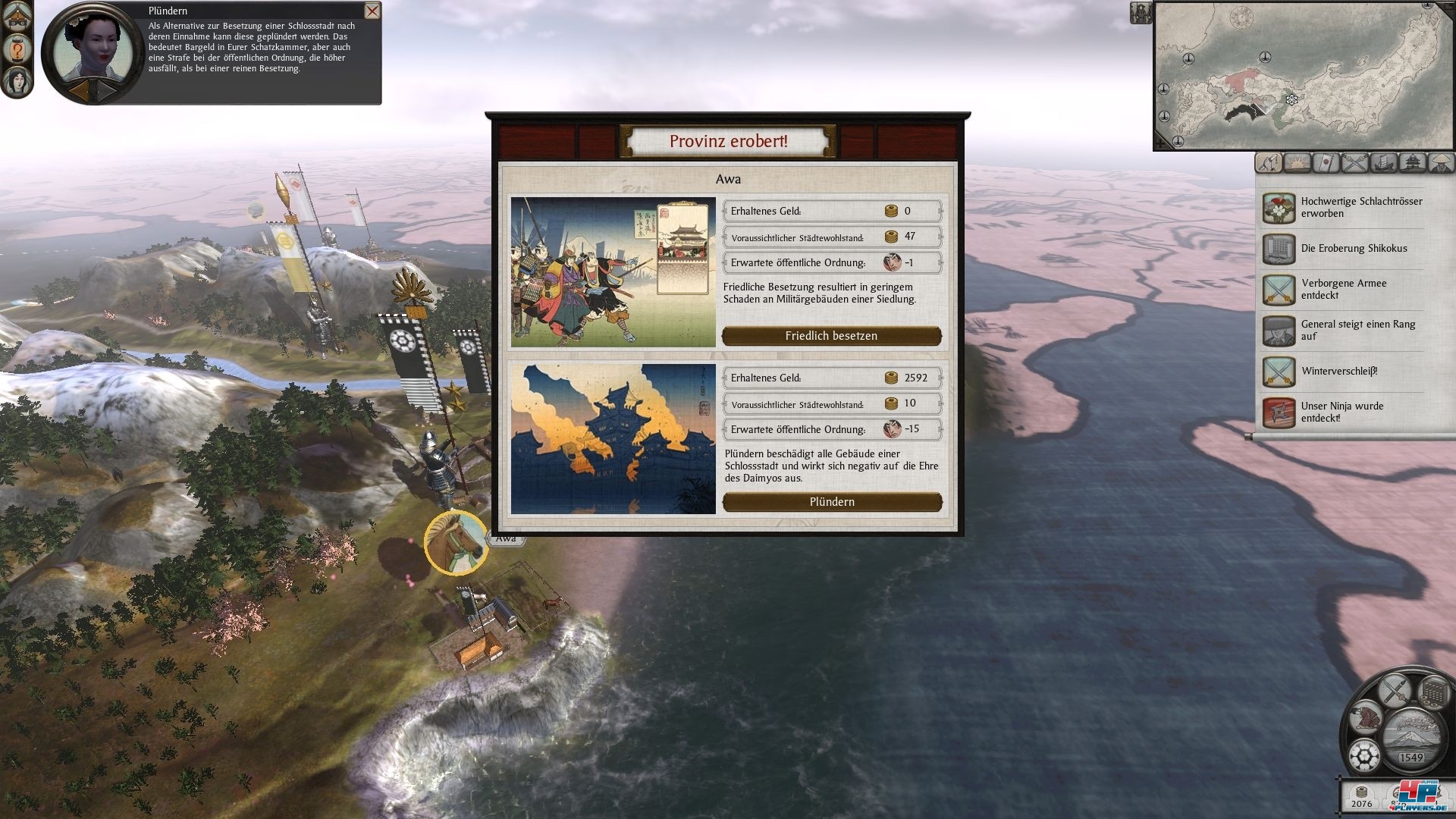Open the question mark lantern help icon
1456x819 pixels.
pyautogui.click(x=17, y=50)
